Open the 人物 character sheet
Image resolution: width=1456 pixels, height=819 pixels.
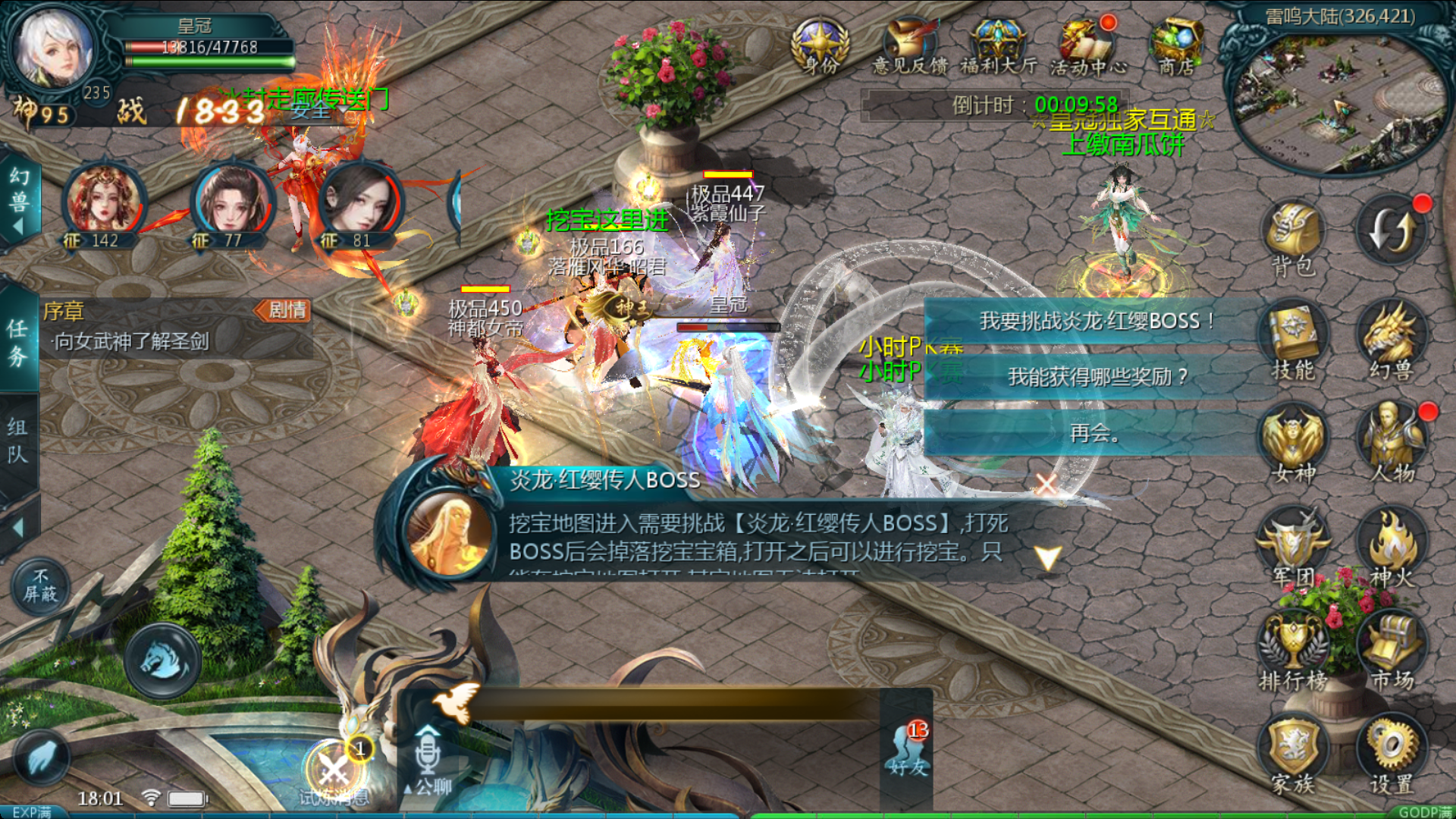(1392, 445)
